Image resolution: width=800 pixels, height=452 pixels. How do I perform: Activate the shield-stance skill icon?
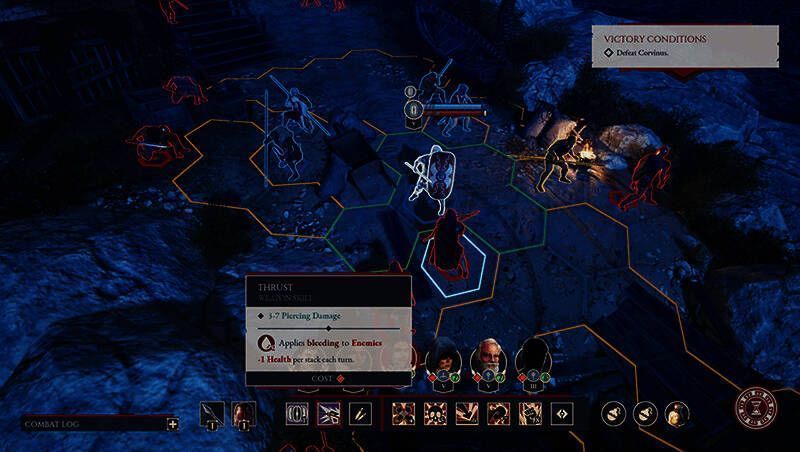pyautogui.click(x=297, y=413)
